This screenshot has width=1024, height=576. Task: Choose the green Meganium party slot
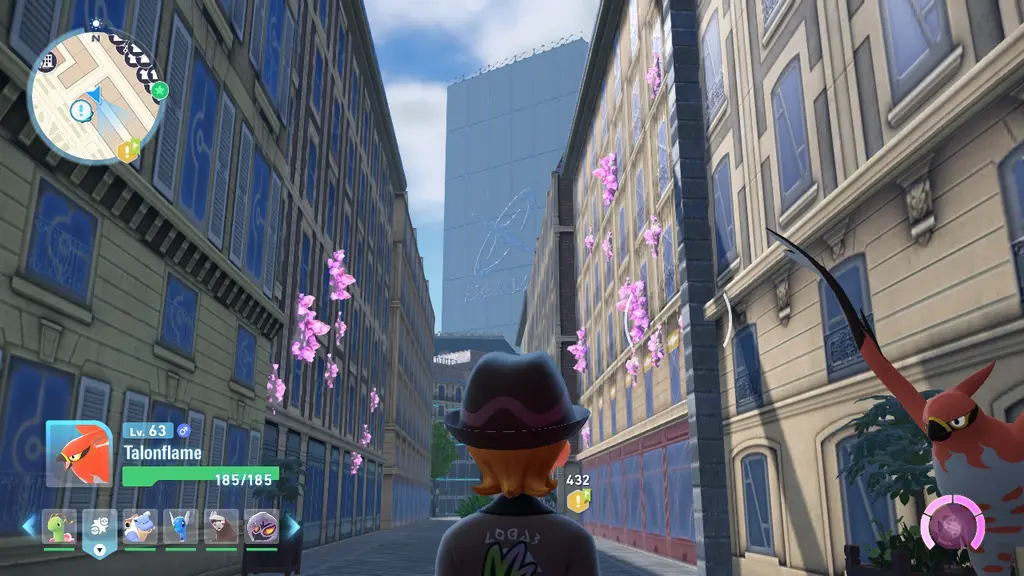pyautogui.click(x=59, y=526)
